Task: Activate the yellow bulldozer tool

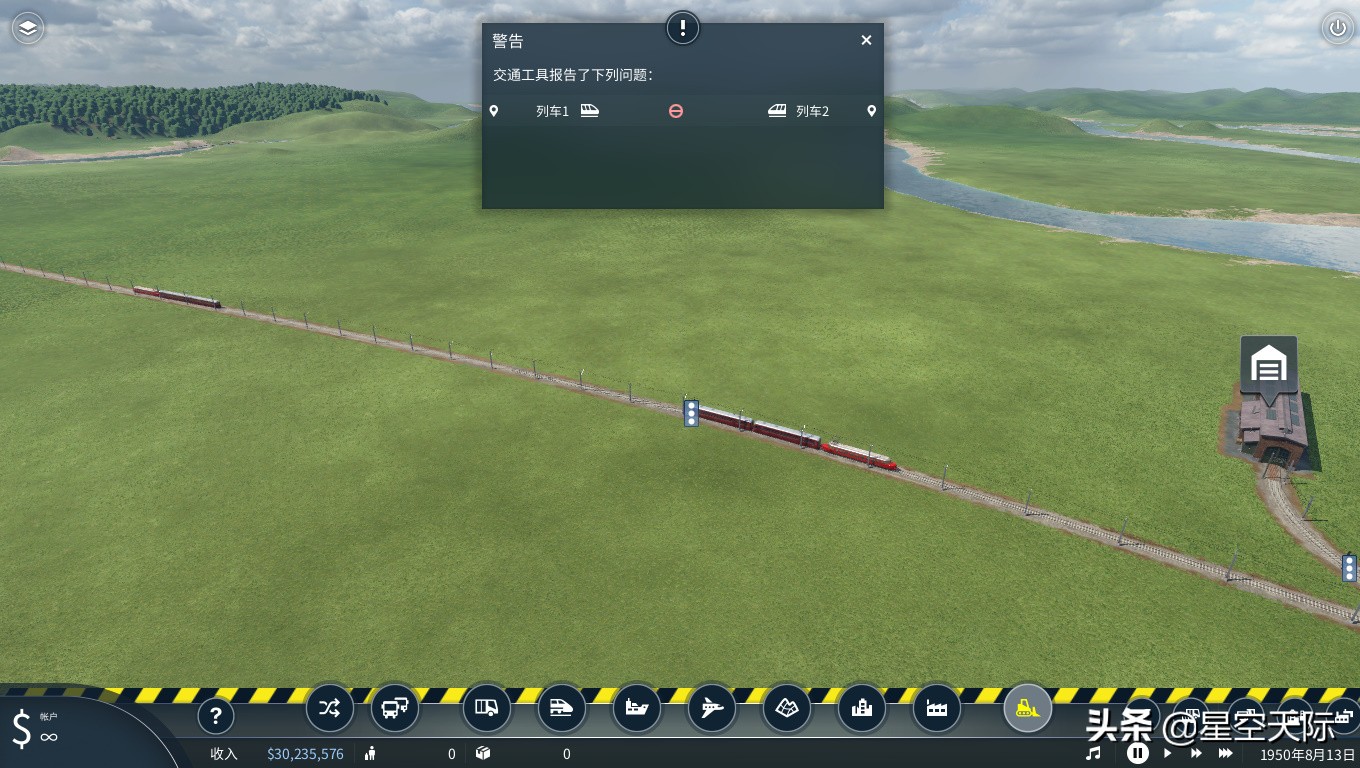Action: [1027, 709]
